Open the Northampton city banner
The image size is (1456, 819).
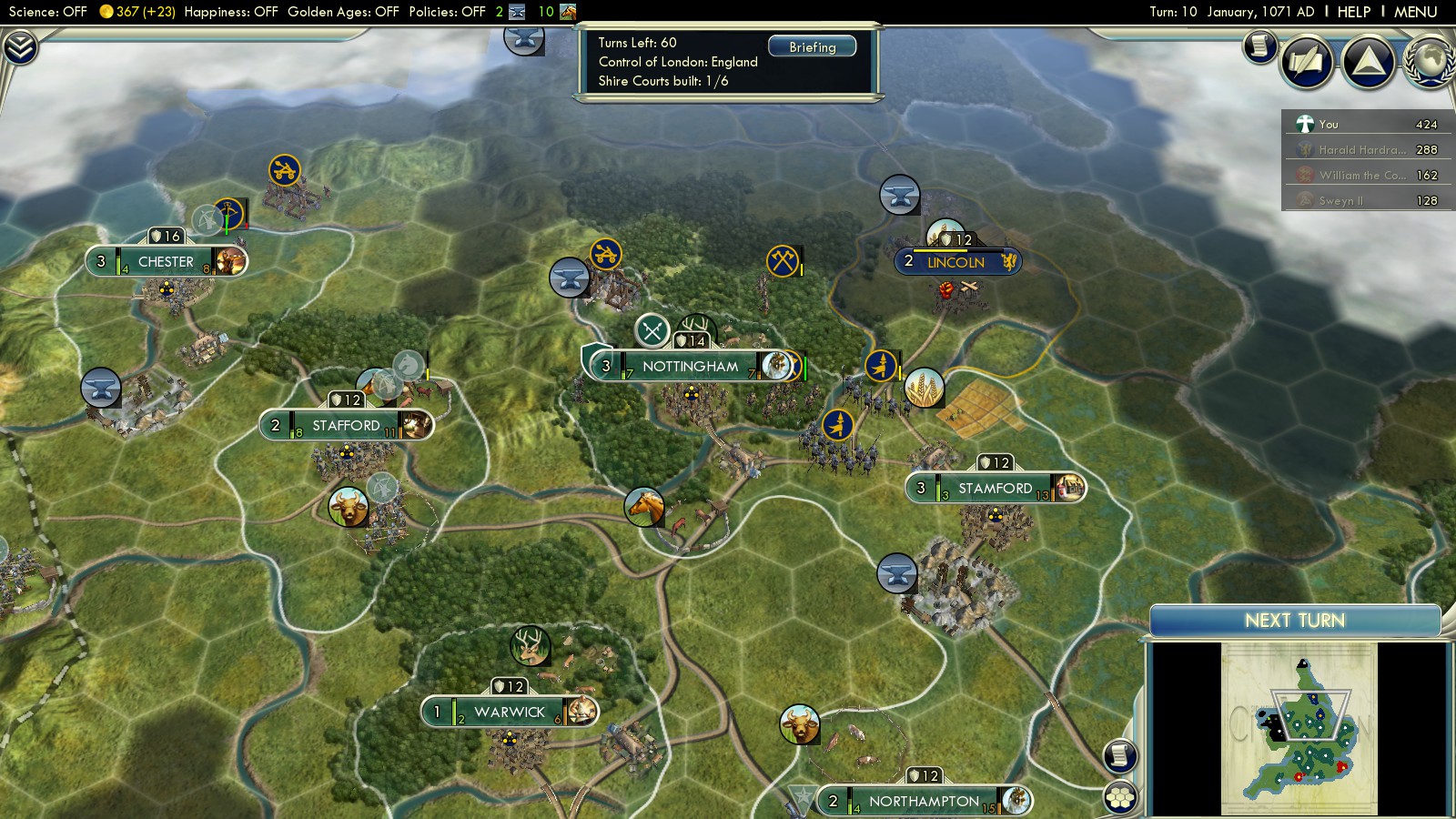click(x=924, y=802)
